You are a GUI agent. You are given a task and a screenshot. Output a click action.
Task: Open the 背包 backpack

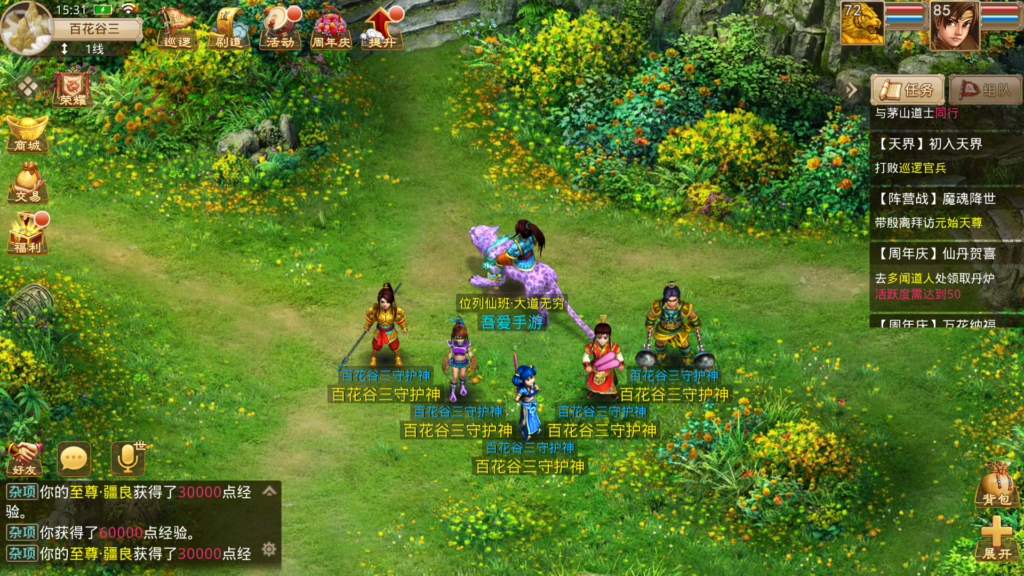[995, 484]
